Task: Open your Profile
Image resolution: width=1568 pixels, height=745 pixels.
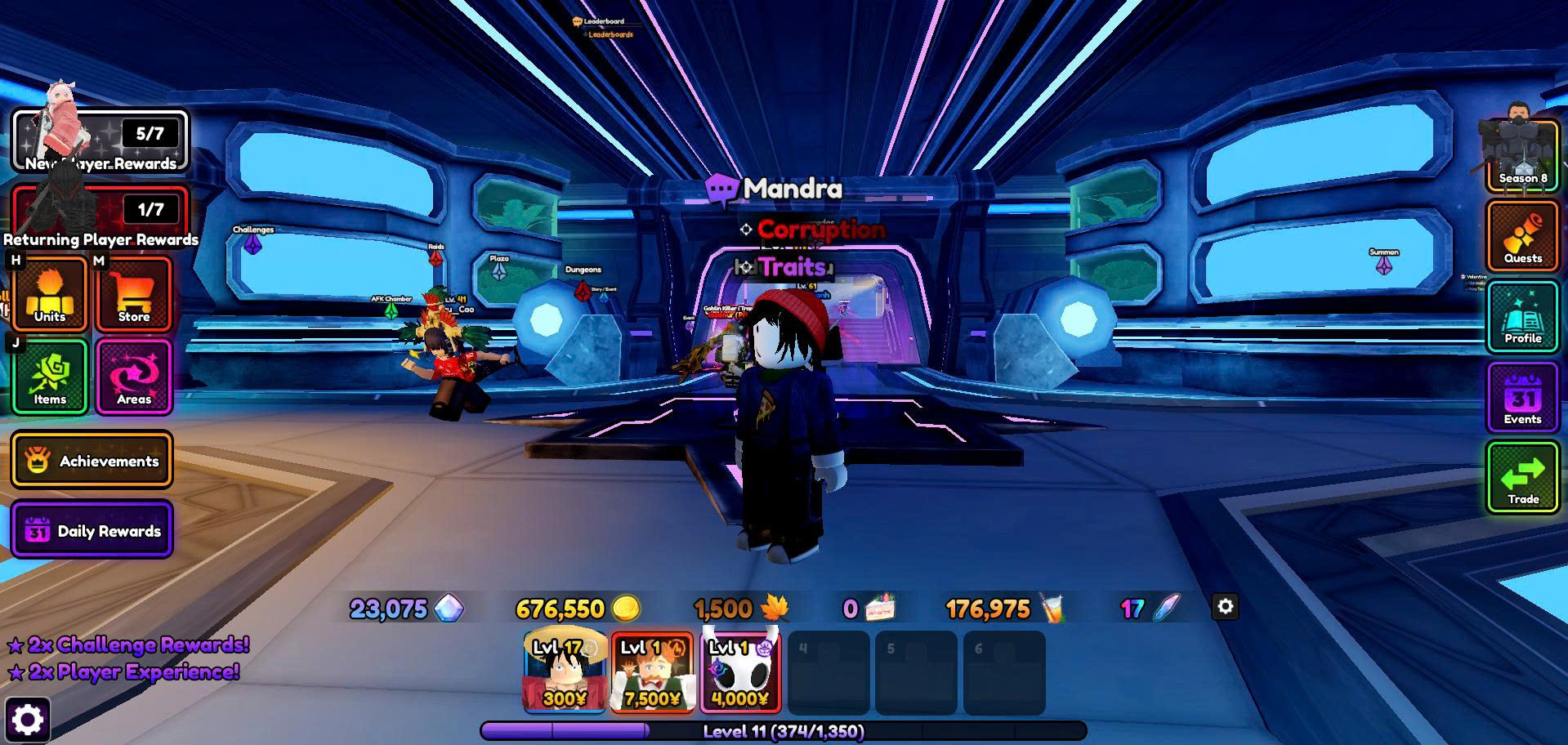Action: pyautogui.click(x=1522, y=317)
